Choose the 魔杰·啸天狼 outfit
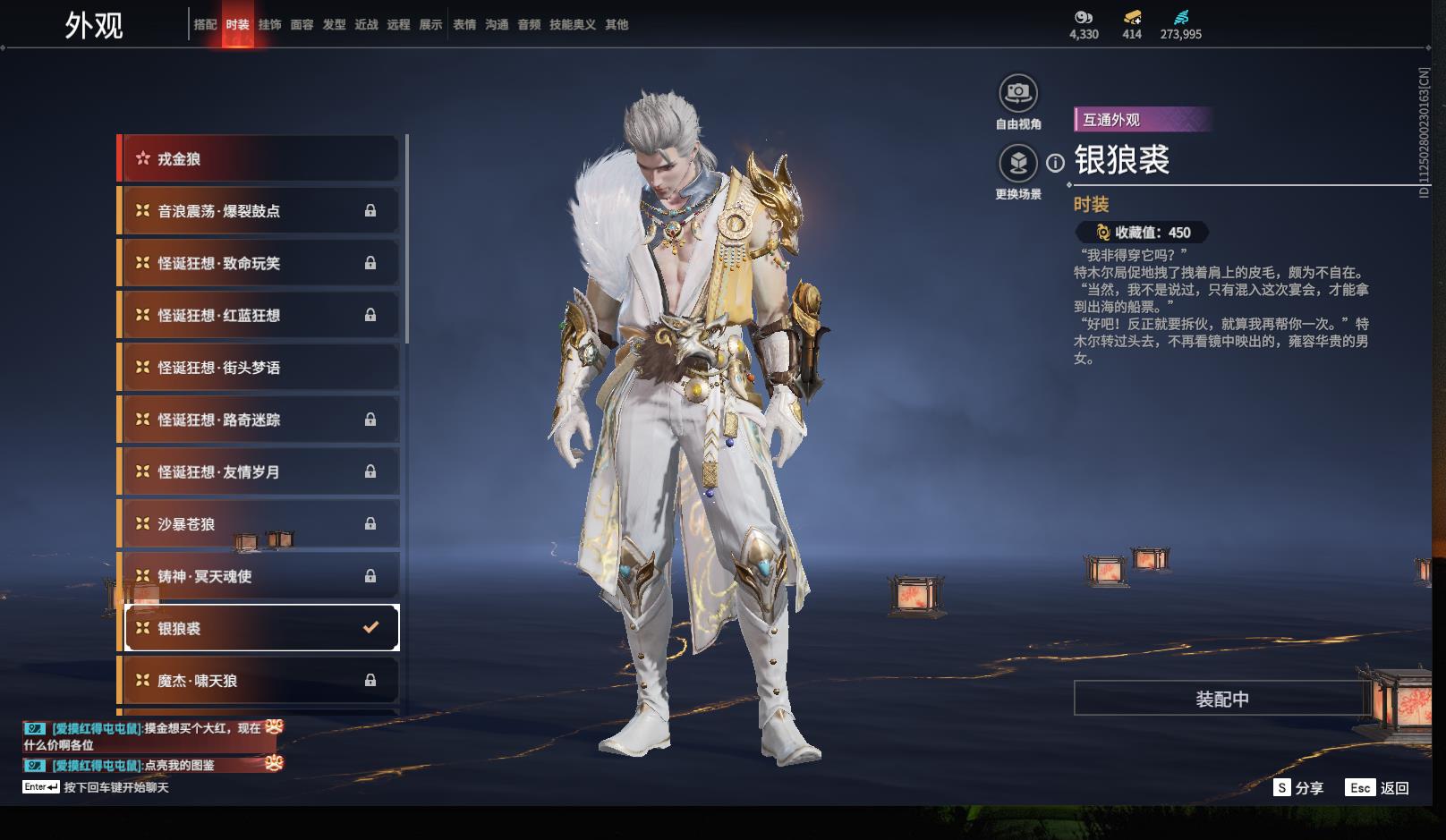 259,681
